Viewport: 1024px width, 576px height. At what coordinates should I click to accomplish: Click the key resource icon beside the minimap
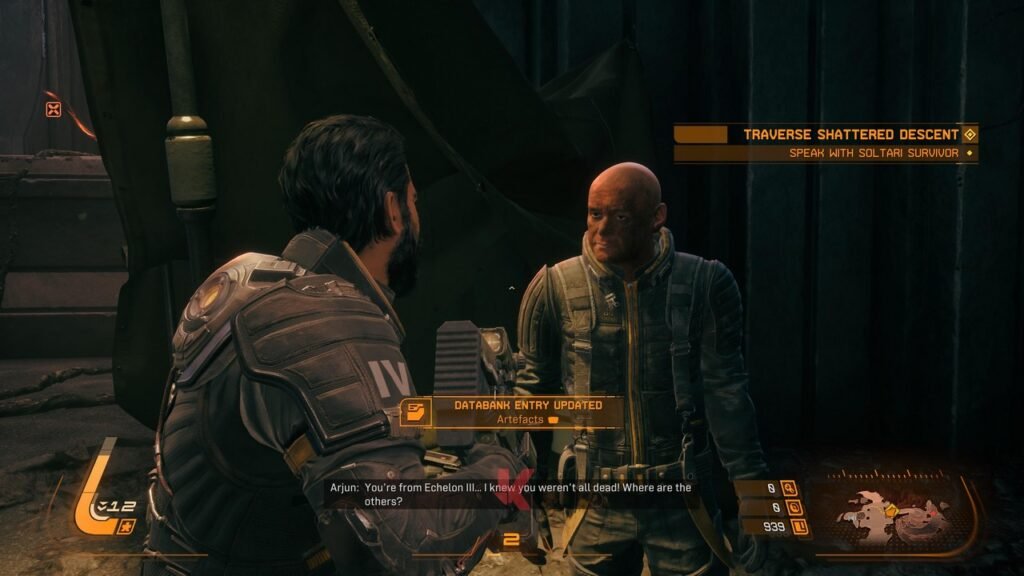tap(789, 489)
